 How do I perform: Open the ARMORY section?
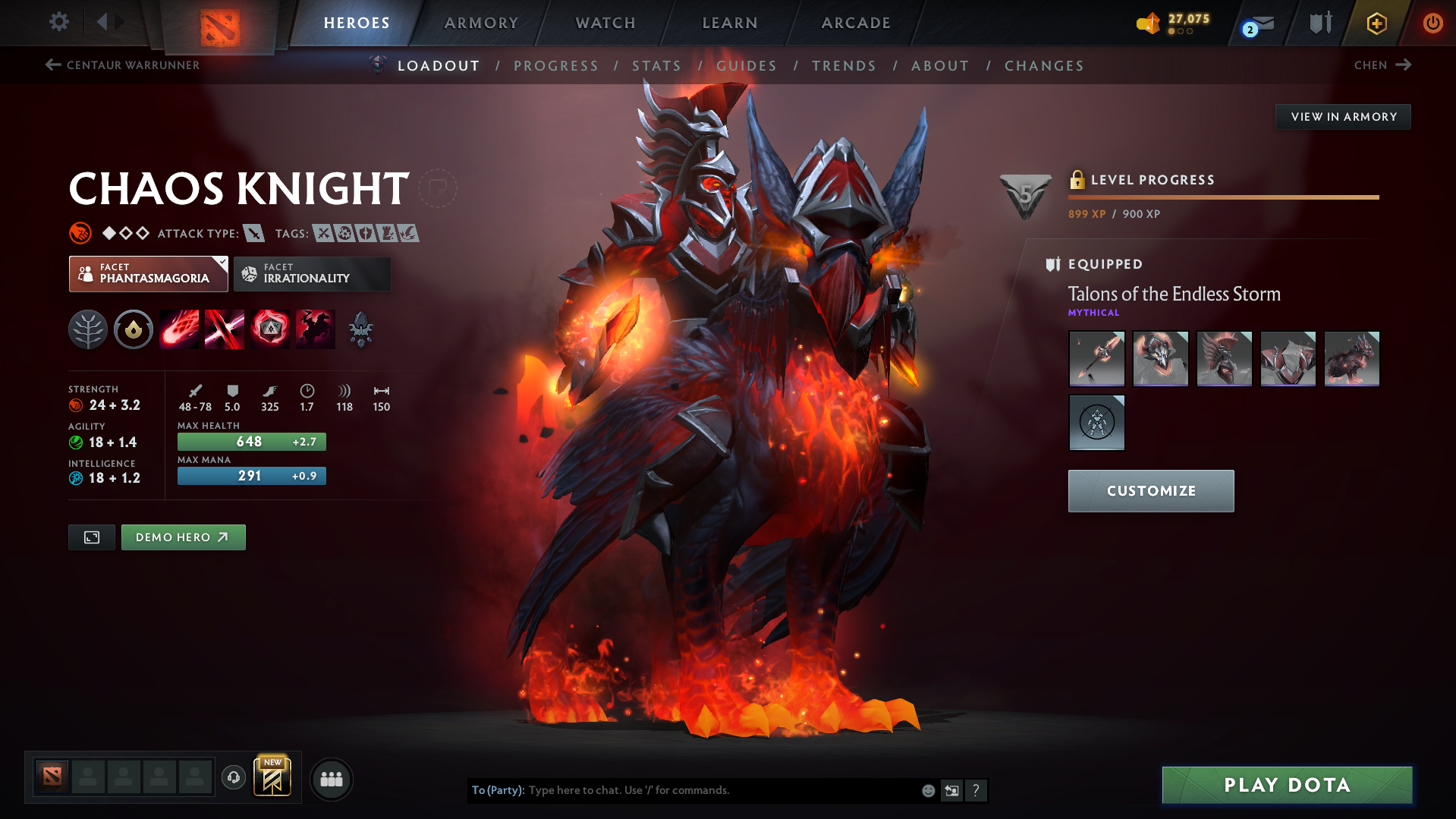click(x=481, y=23)
